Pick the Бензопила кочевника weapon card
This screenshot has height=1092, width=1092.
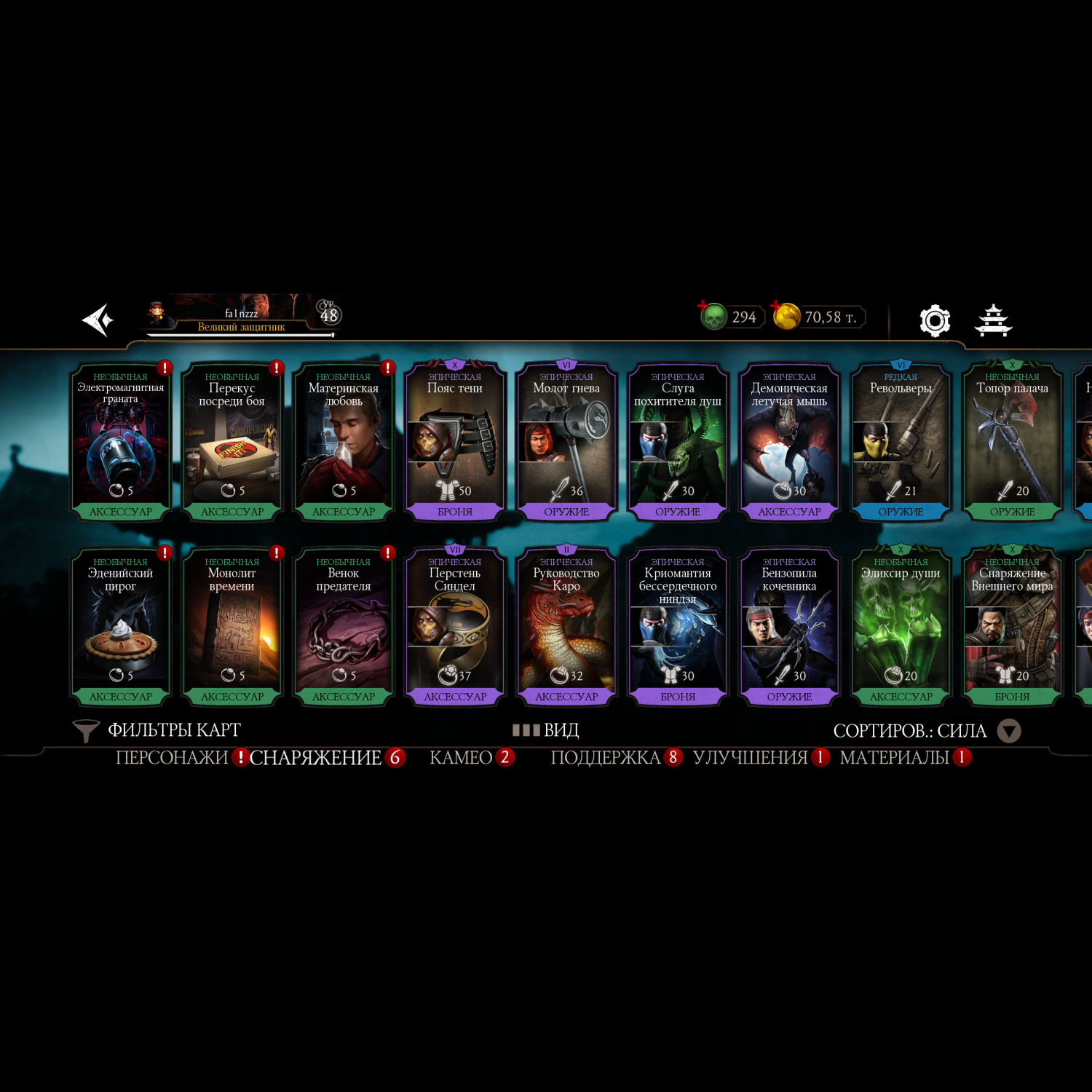tap(789, 626)
